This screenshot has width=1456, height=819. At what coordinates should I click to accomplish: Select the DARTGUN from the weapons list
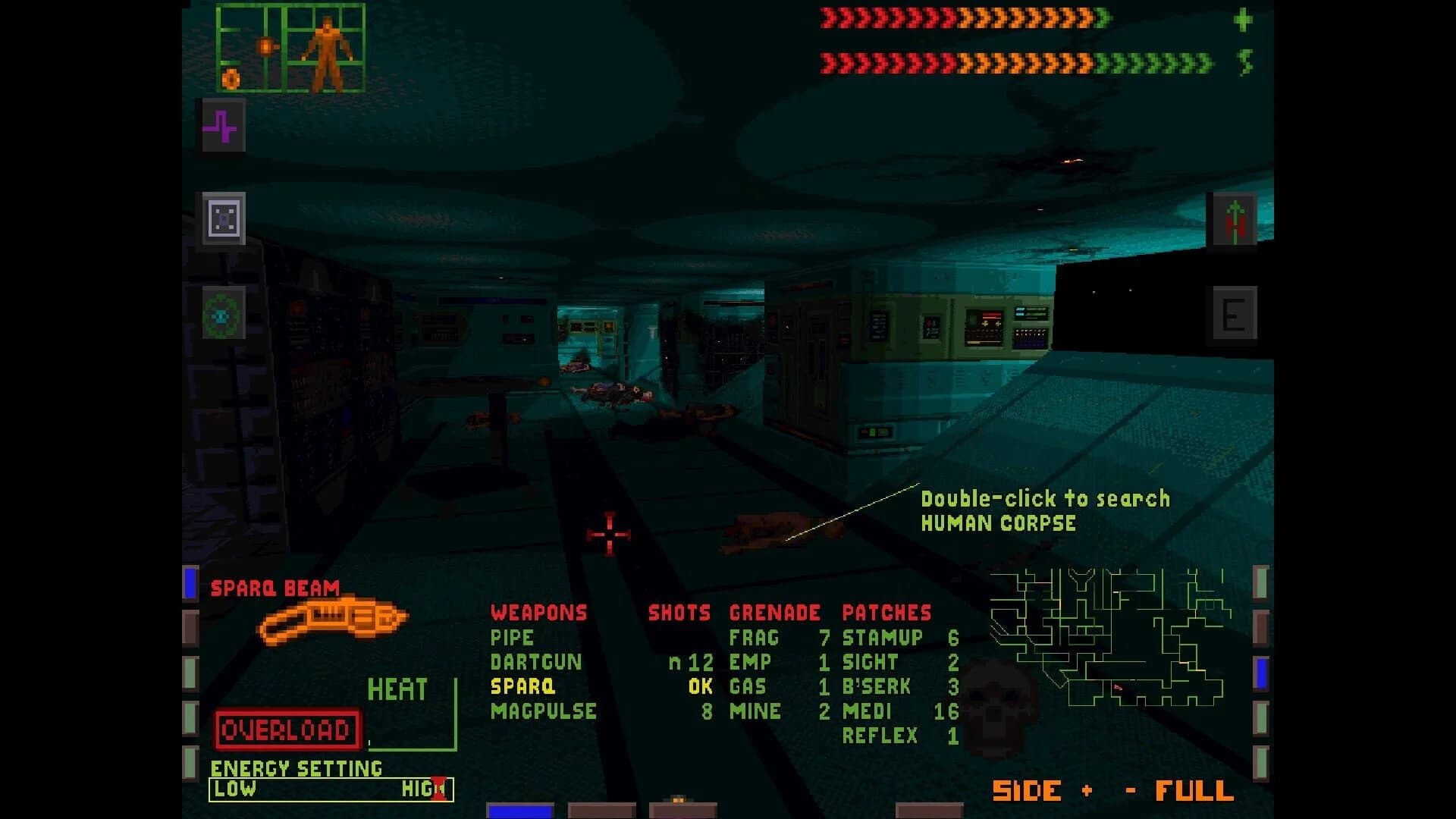pyautogui.click(x=538, y=661)
